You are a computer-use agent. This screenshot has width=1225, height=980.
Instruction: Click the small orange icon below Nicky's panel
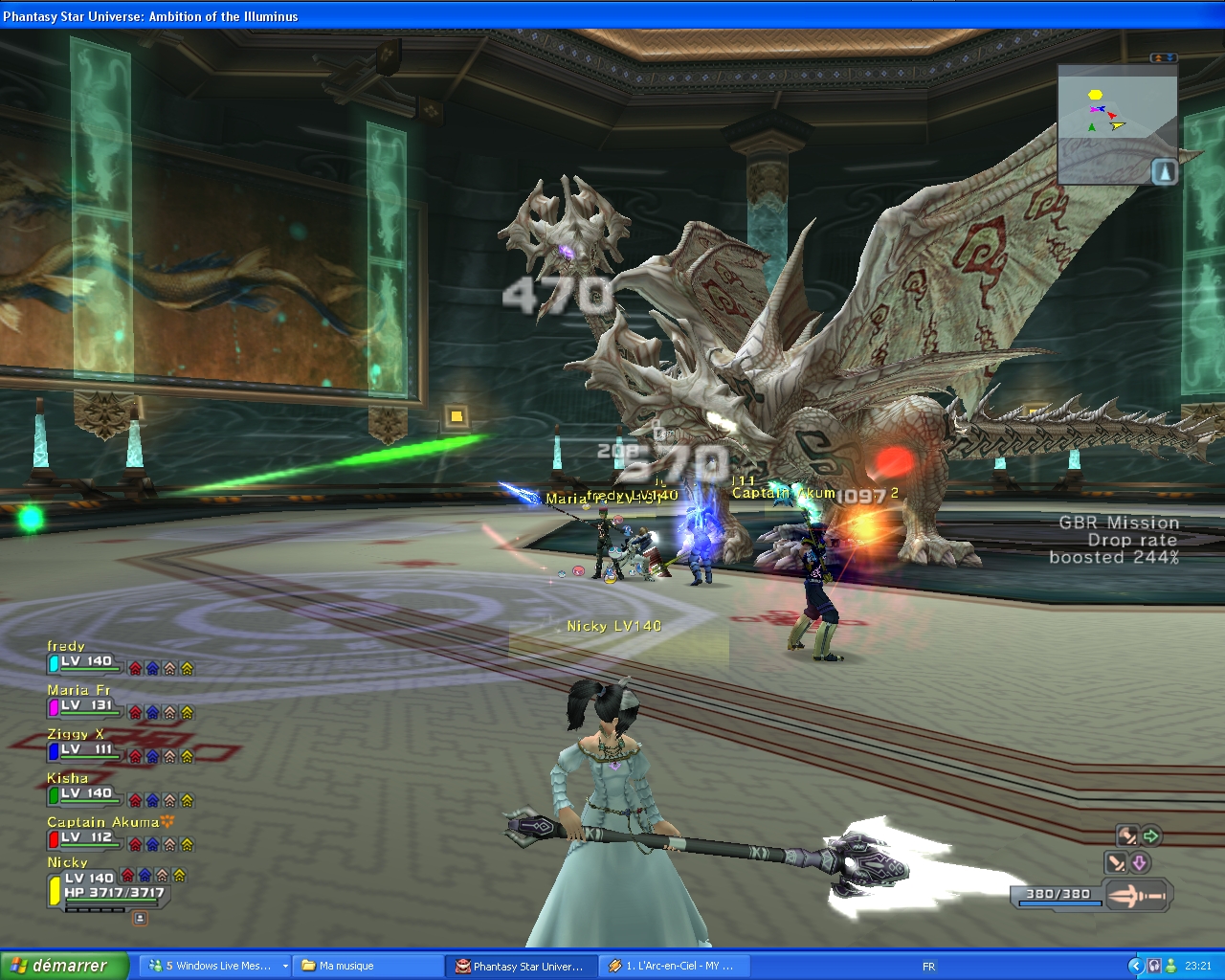[x=140, y=918]
